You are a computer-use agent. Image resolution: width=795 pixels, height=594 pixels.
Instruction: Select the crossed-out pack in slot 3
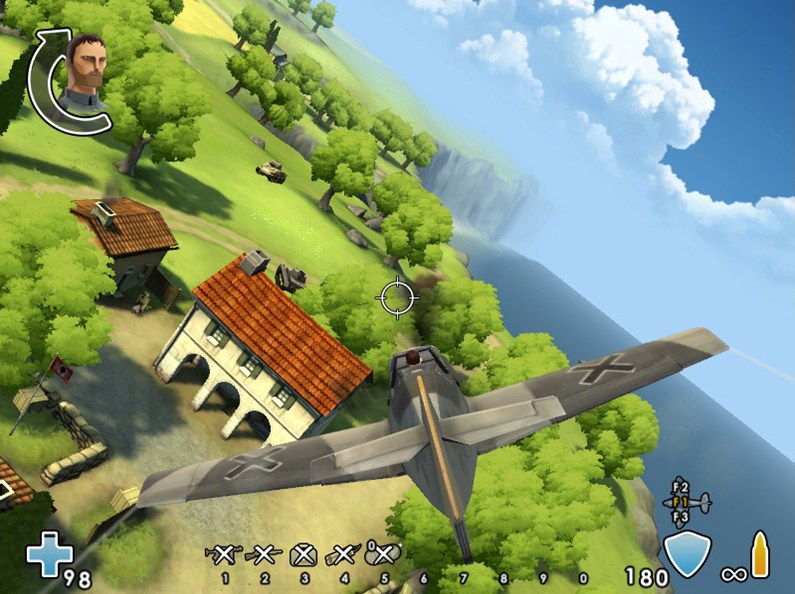304,555
